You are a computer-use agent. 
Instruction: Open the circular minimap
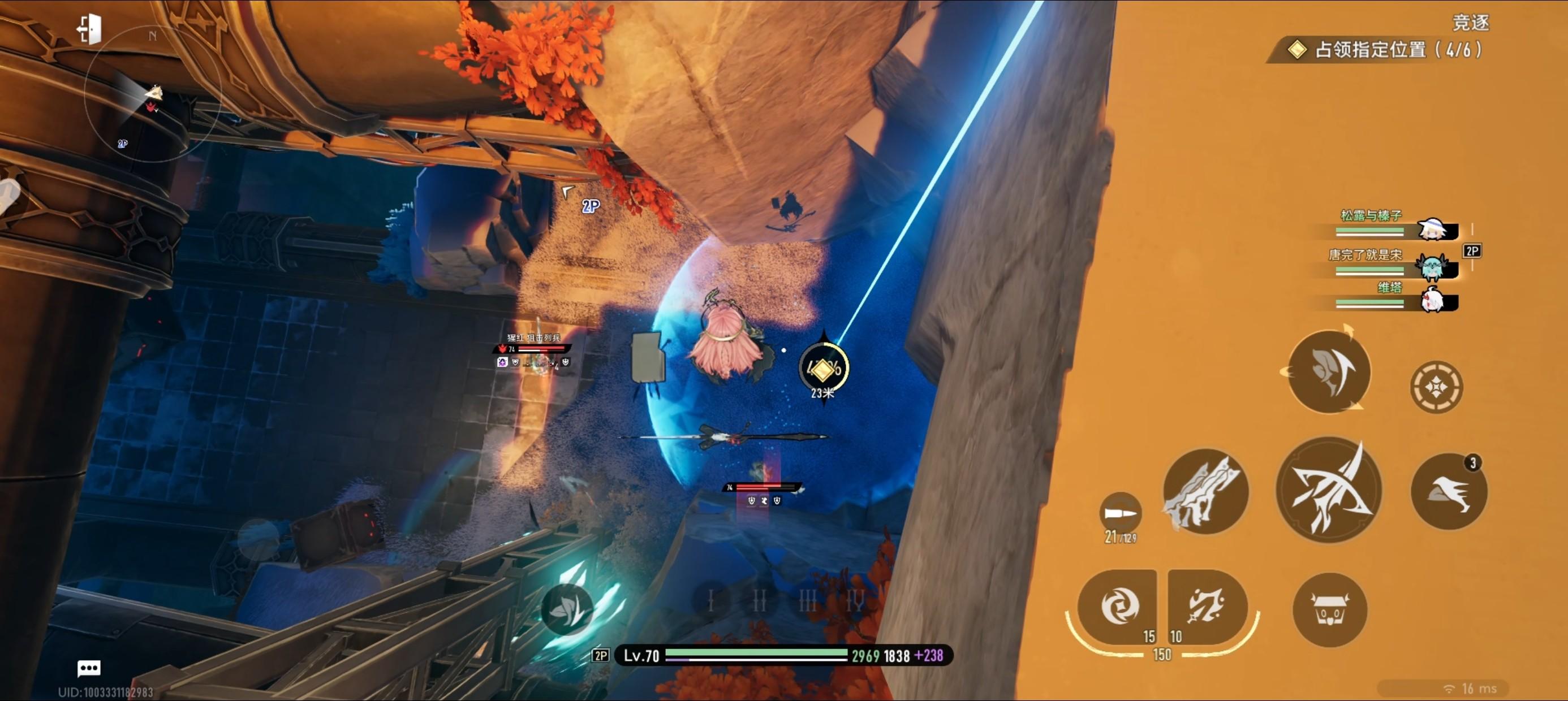(152, 94)
